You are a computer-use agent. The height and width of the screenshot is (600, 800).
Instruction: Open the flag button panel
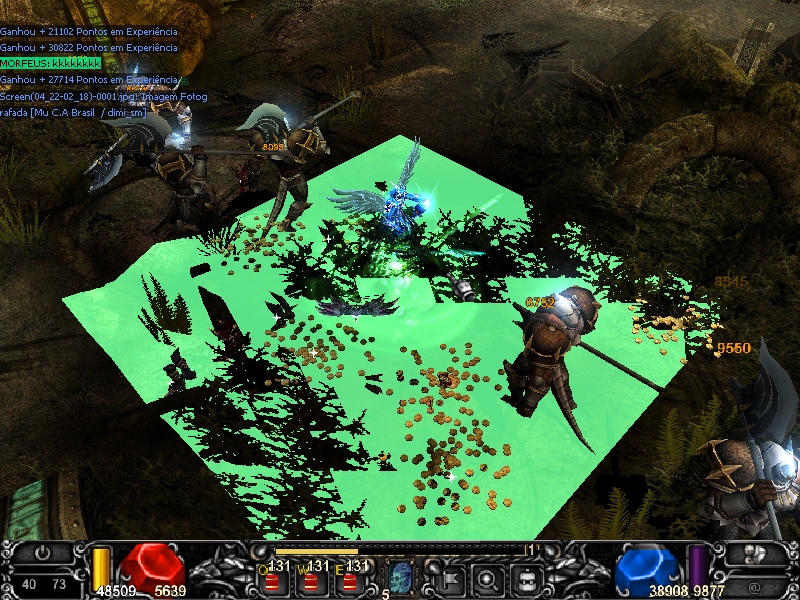click(449, 577)
